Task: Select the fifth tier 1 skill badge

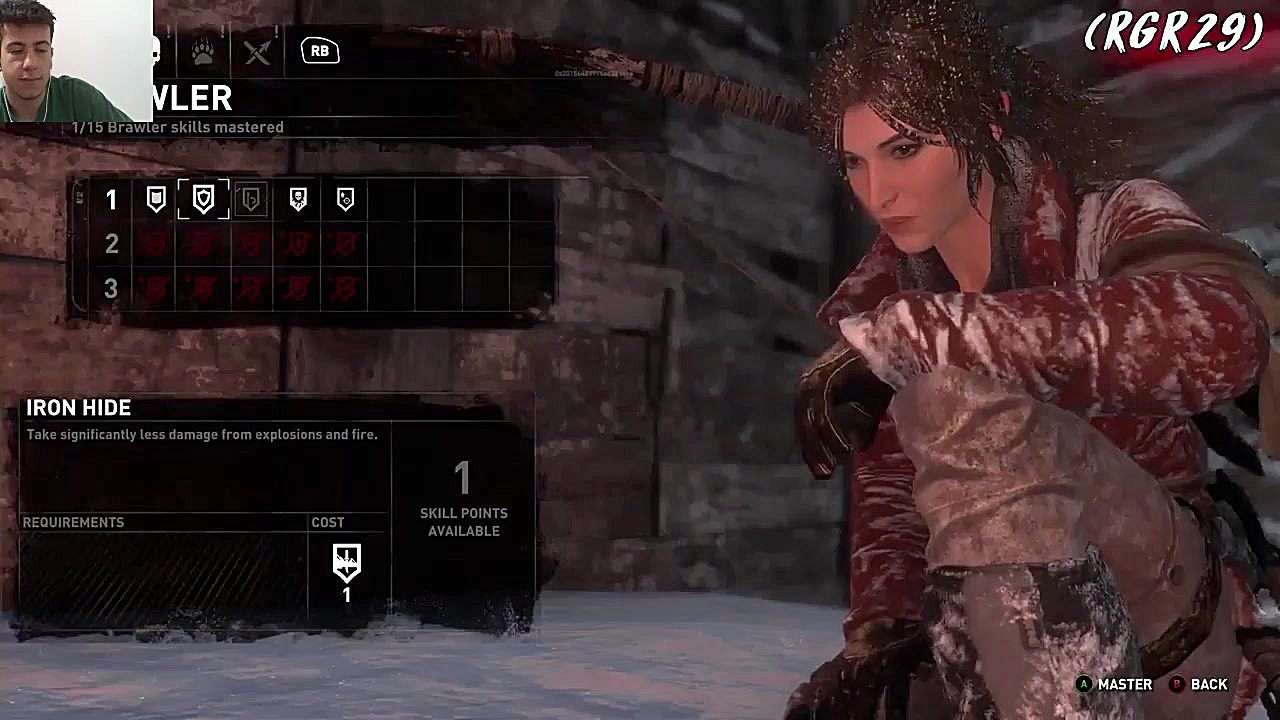Action: [x=345, y=199]
